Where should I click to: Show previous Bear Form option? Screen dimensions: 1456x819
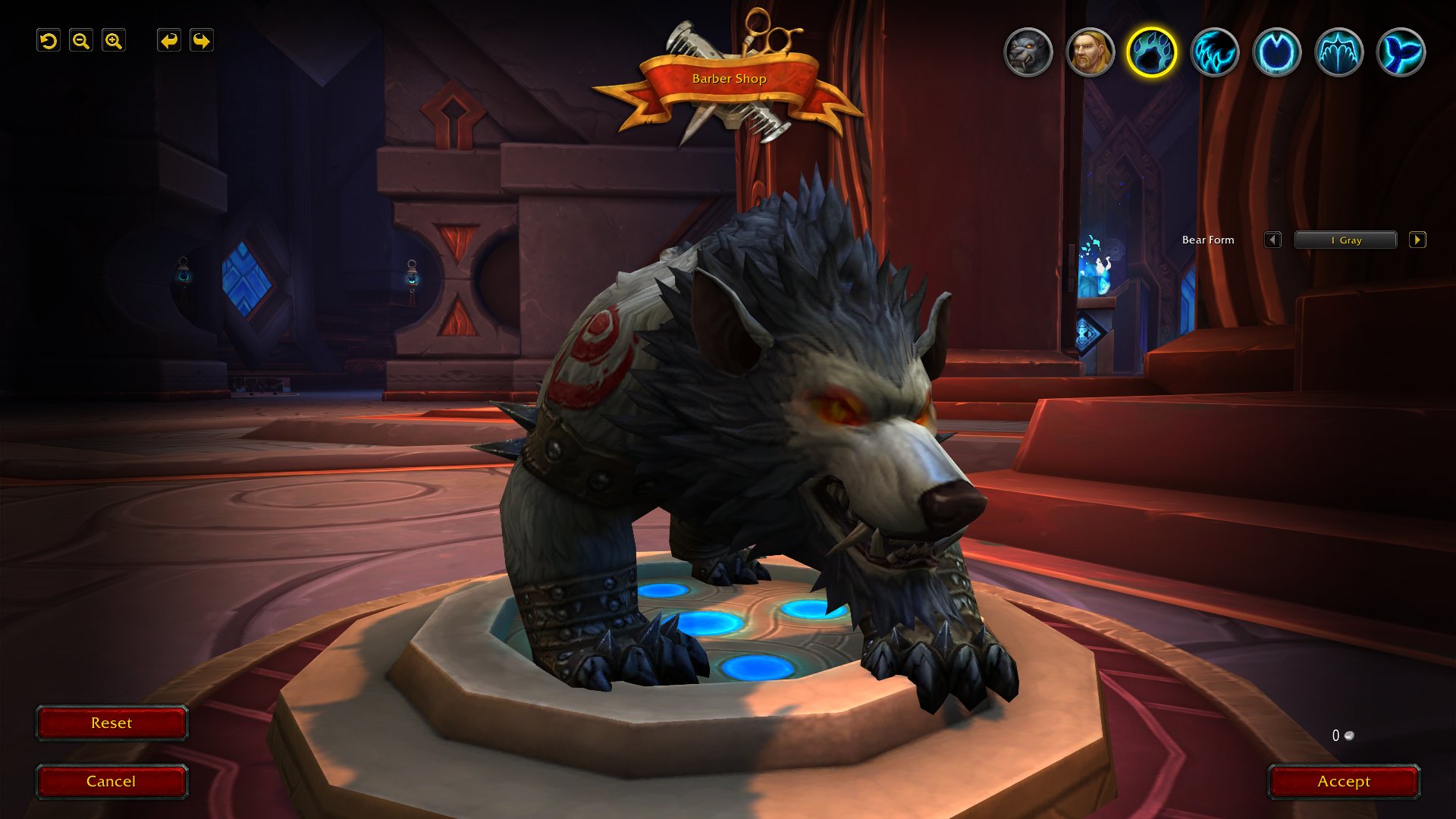point(1272,240)
